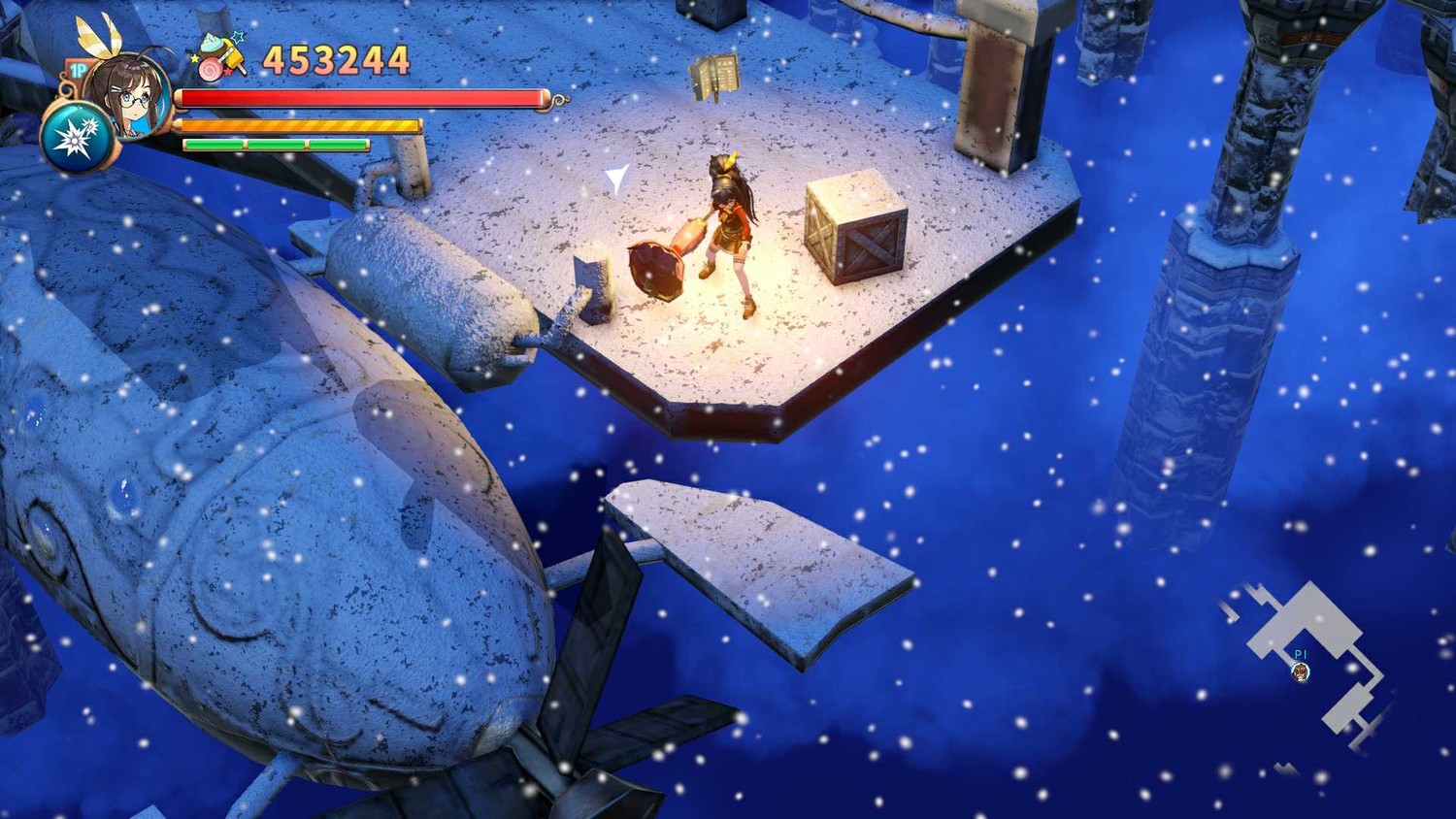Screen dimensions: 1456x819
Task: Activate the blue burst skill icon
Action: 76,139
